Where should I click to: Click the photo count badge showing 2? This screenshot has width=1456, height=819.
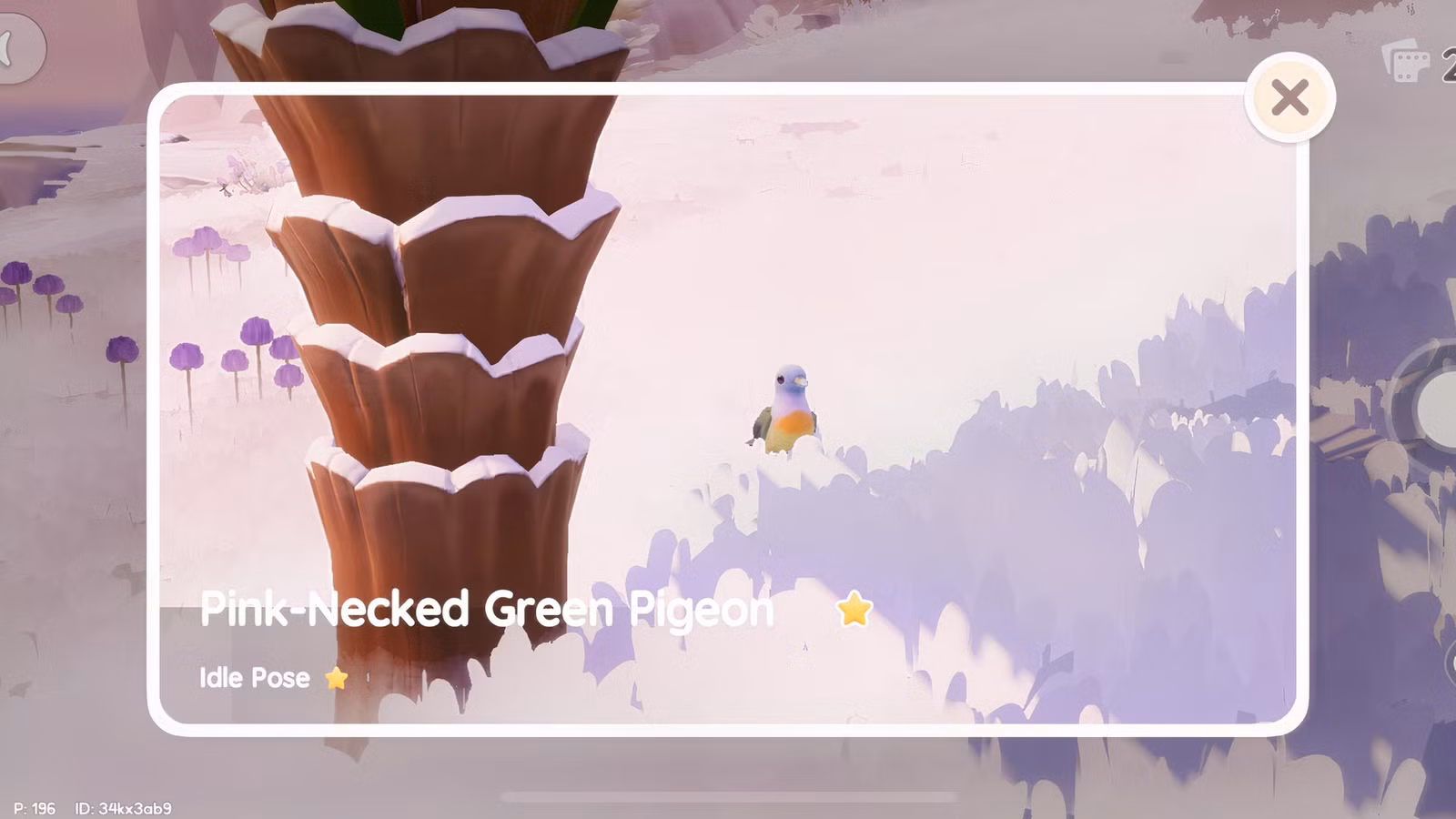point(1450,60)
